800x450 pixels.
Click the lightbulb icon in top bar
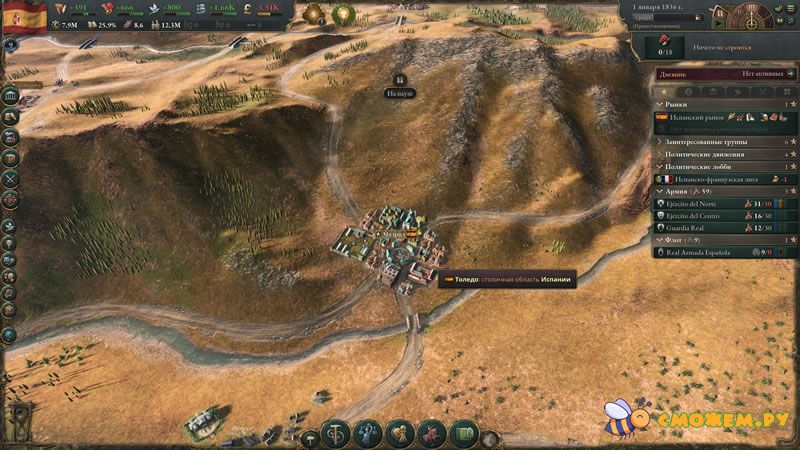pyautogui.click(x=343, y=15)
